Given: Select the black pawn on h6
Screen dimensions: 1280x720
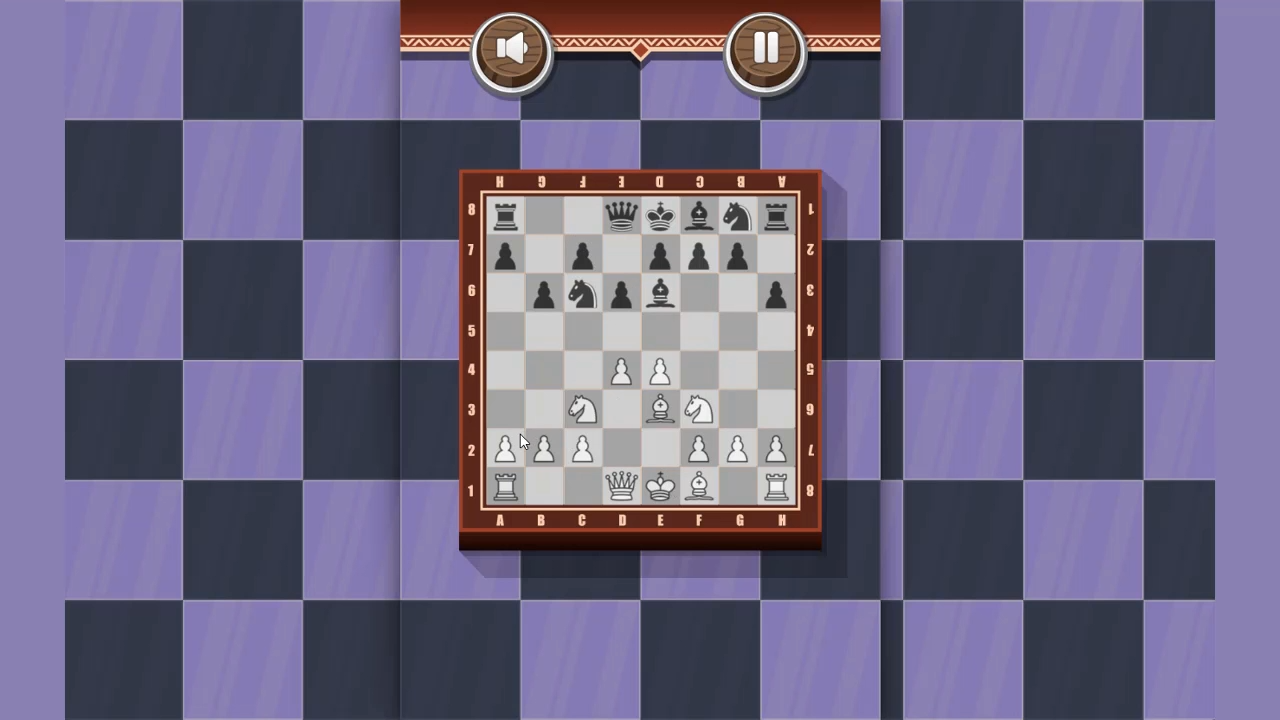Looking at the screenshot, I should [778, 293].
